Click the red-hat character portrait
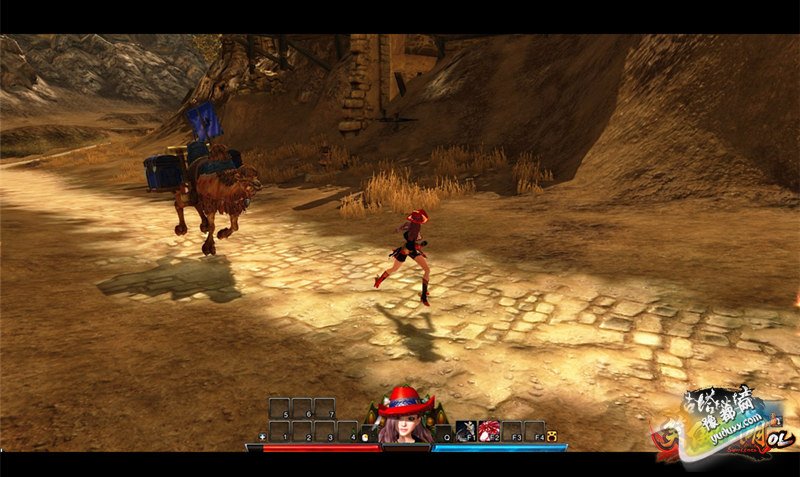 (406, 419)
